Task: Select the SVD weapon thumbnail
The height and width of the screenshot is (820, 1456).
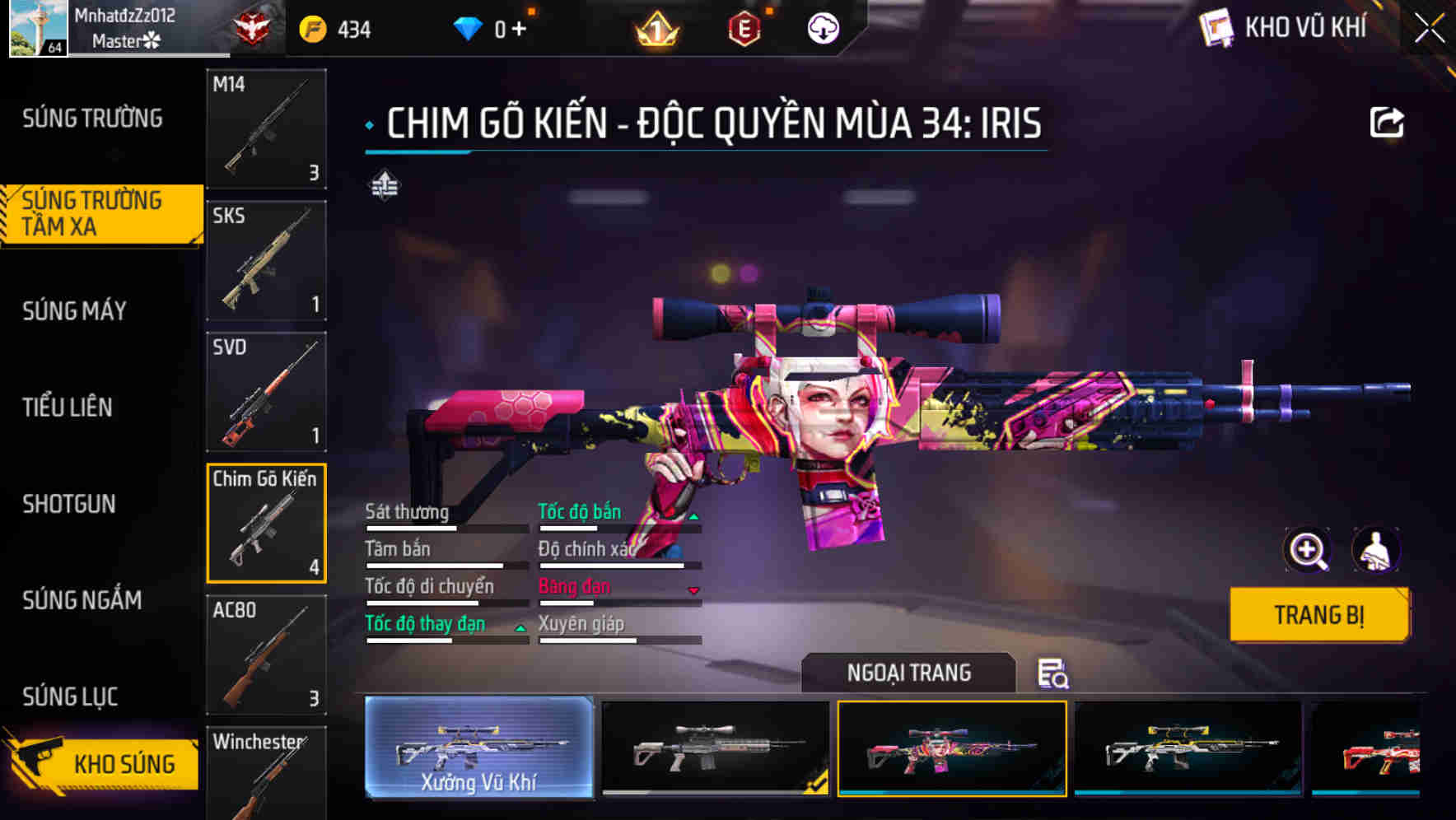Action: pos(266,391)
